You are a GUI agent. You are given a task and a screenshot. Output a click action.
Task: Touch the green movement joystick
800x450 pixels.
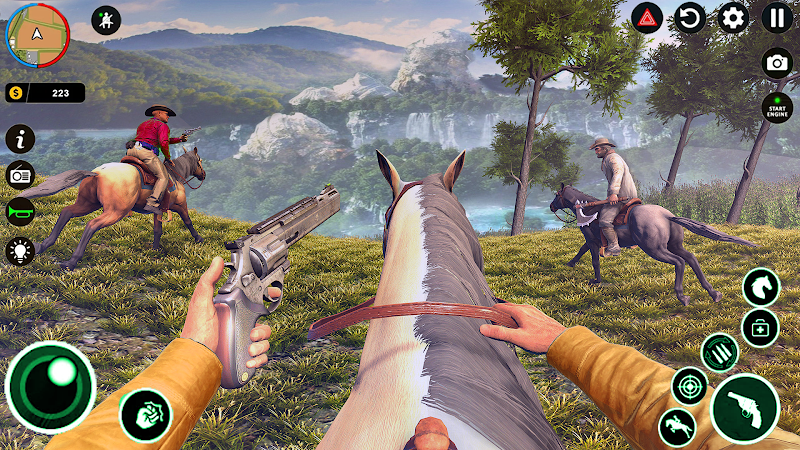tap(50, 387)
